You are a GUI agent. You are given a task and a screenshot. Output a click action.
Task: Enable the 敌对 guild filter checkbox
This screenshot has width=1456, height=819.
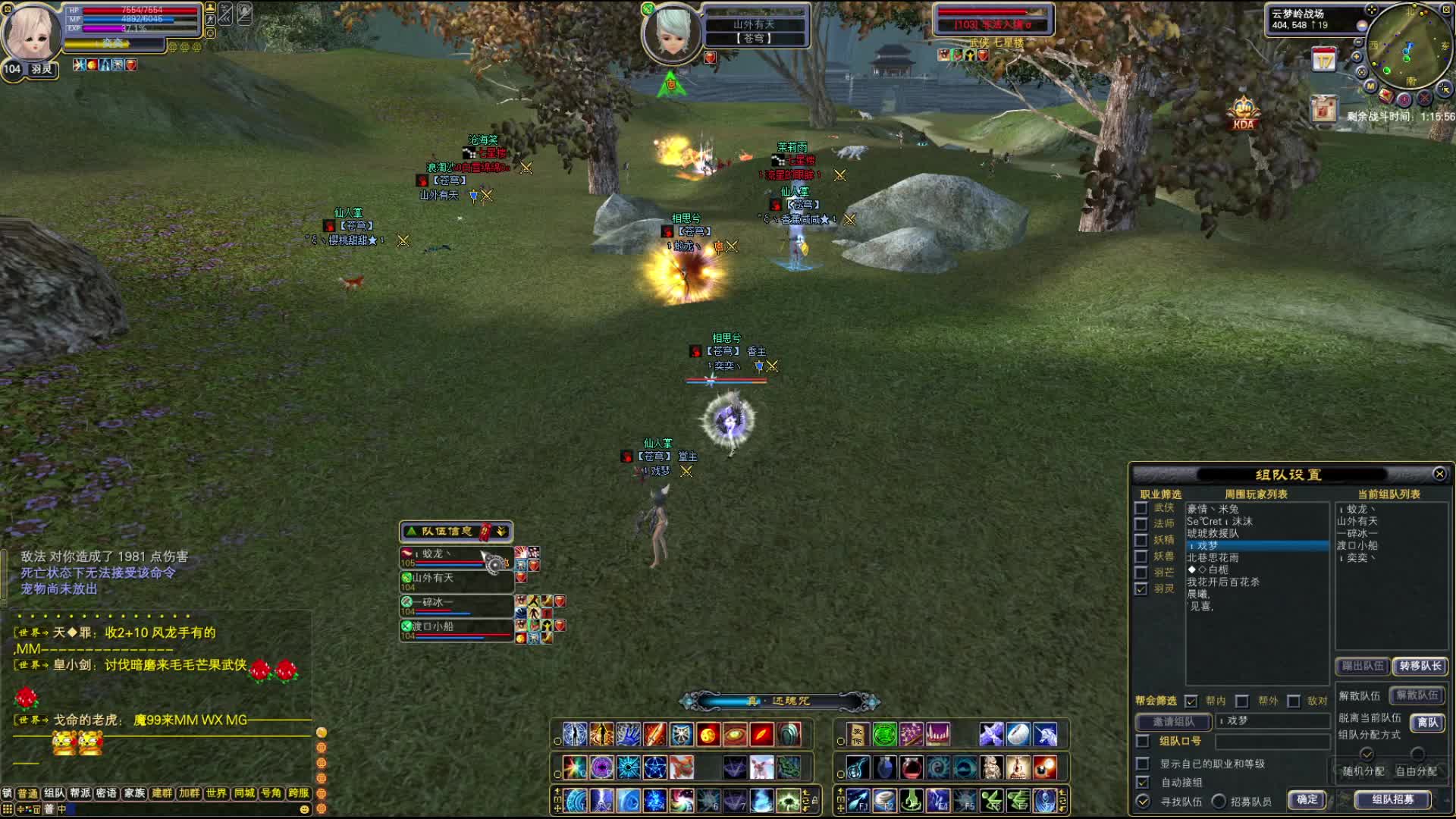(1294, 701)
